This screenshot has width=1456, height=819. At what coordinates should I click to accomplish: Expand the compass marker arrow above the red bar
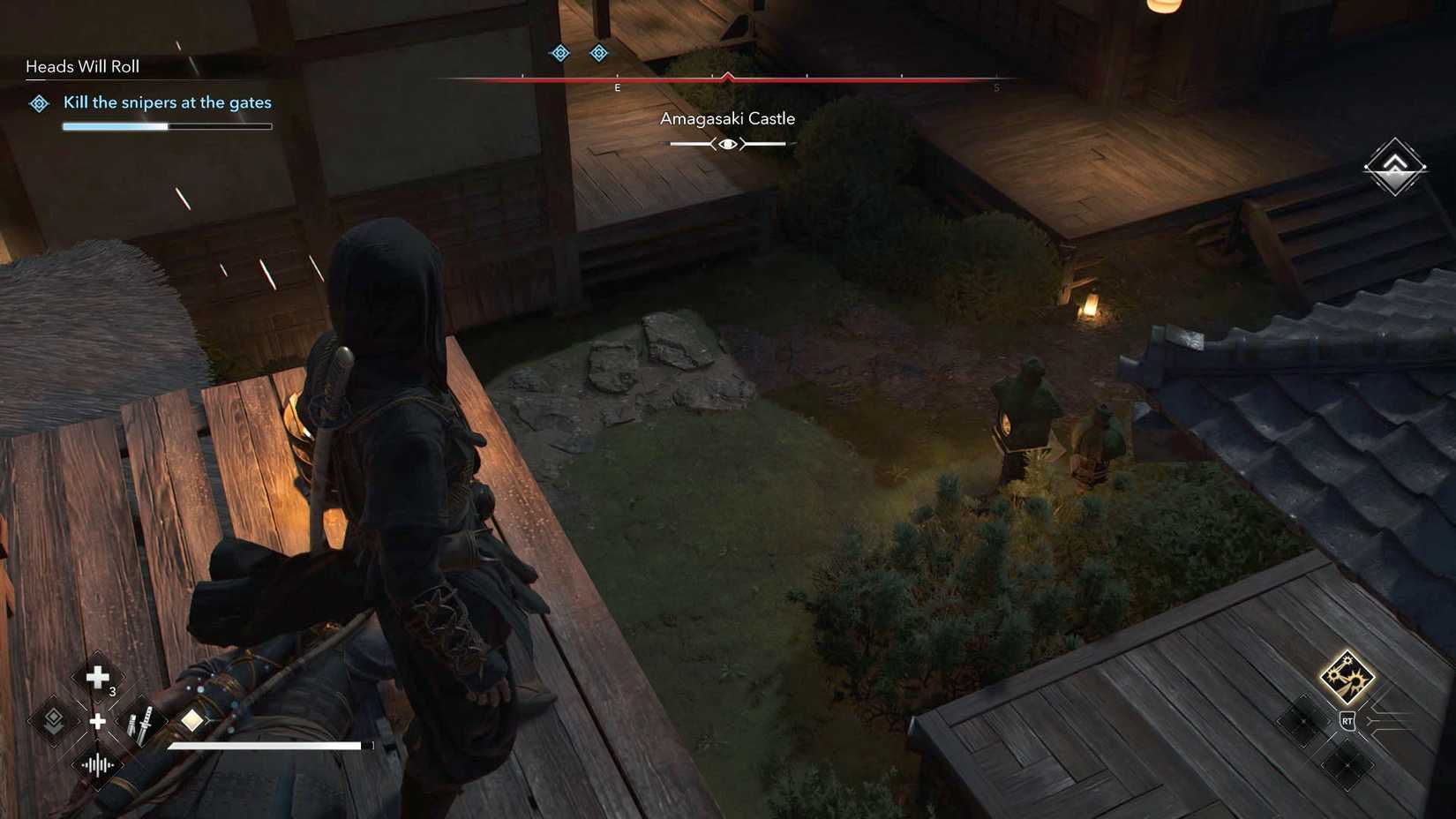[x=728, y=75]
